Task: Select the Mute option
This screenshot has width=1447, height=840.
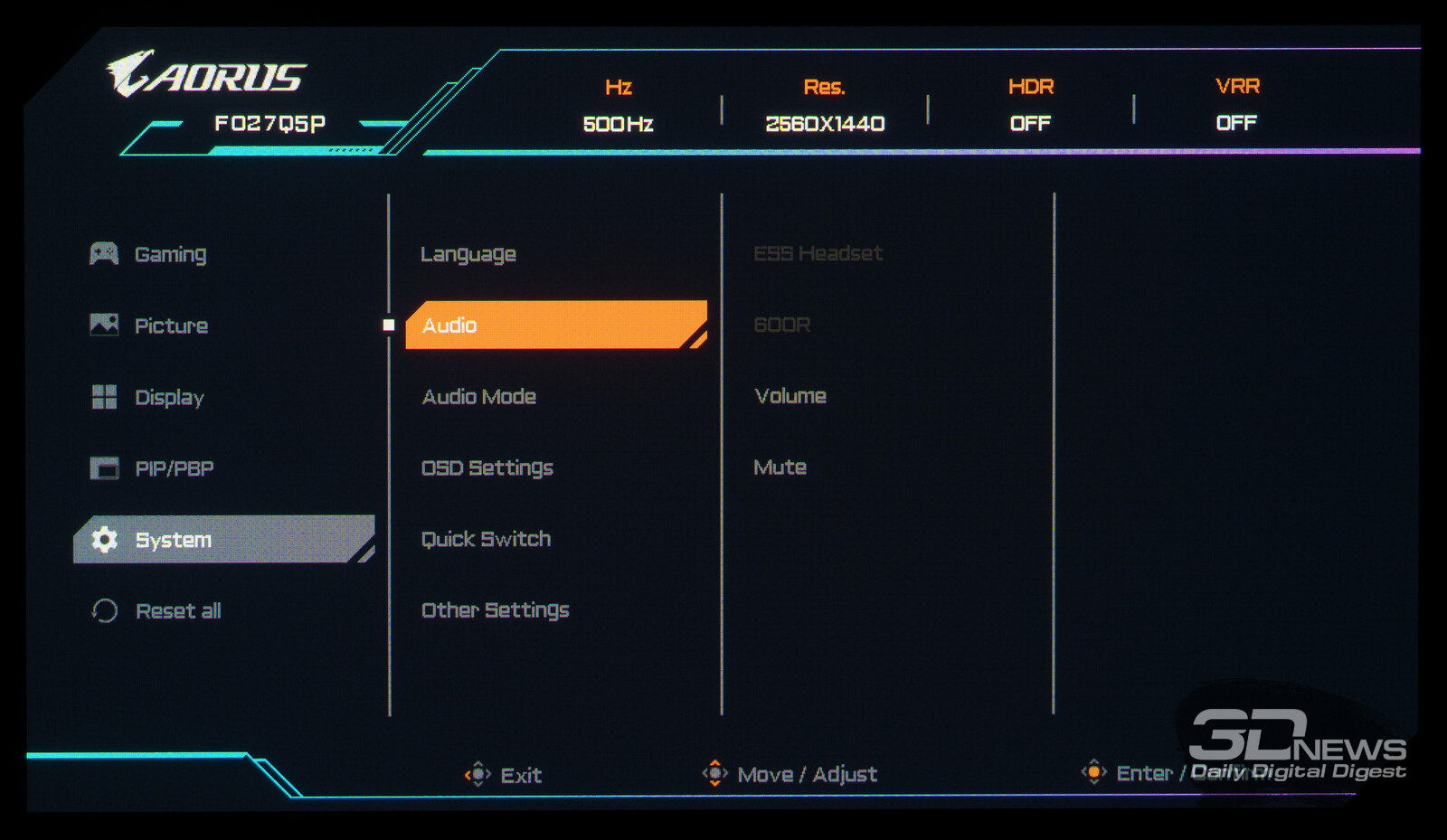Action: click(780, 467)
